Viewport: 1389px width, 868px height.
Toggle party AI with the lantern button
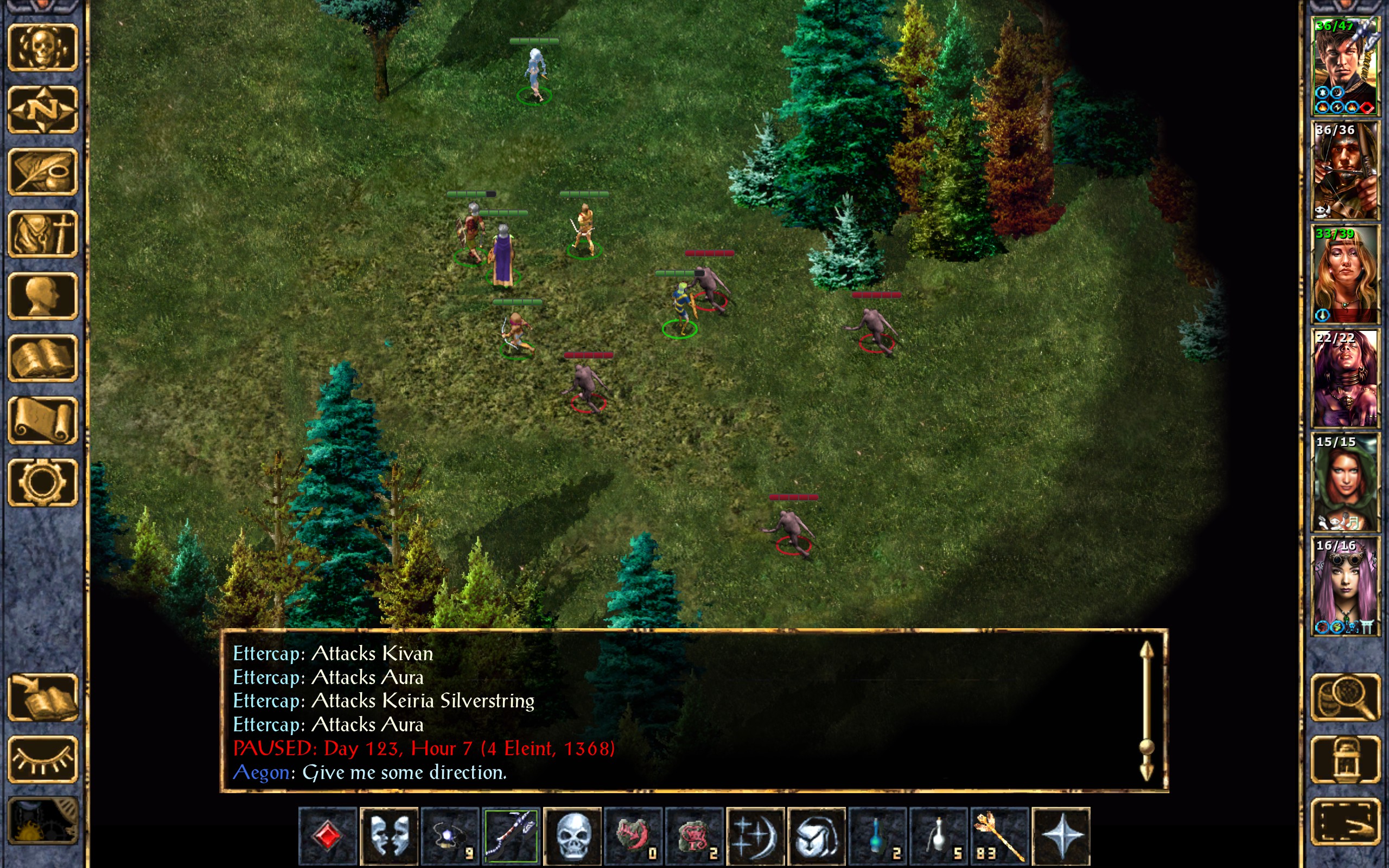[x=1345, y=759]
